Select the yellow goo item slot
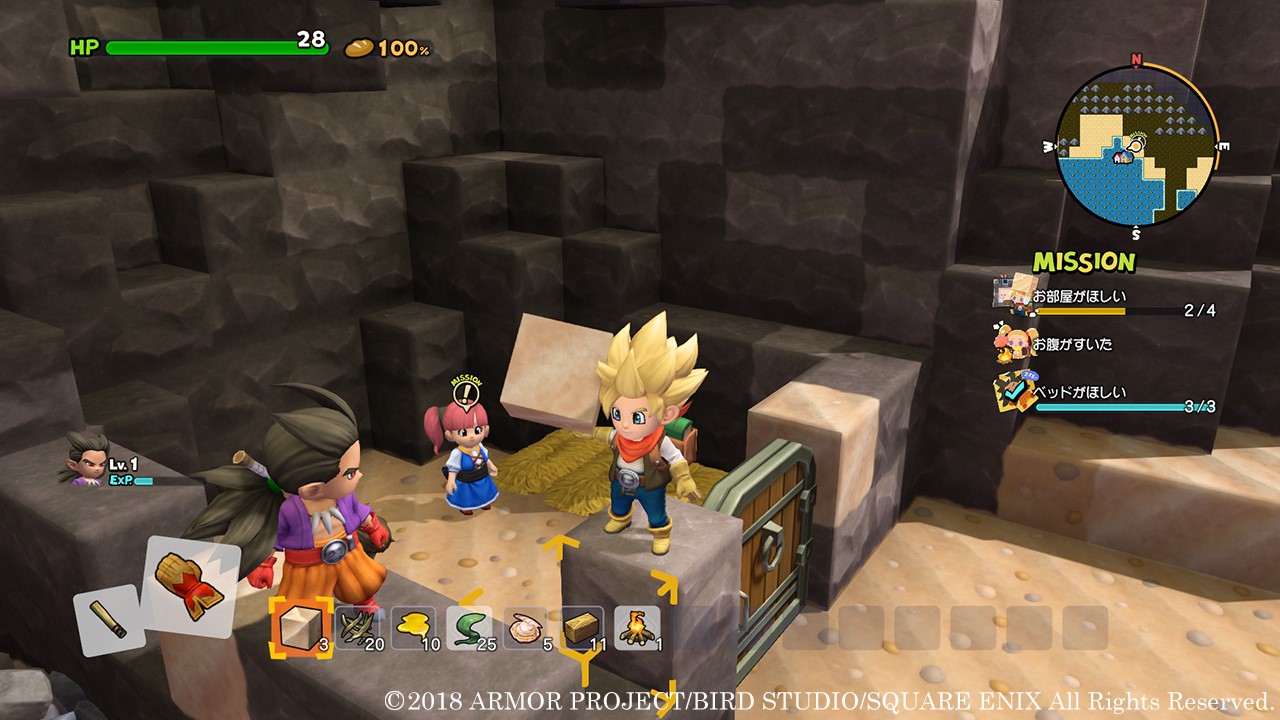The height and width of the screenshot is (720, 1280). coord(413,627)
